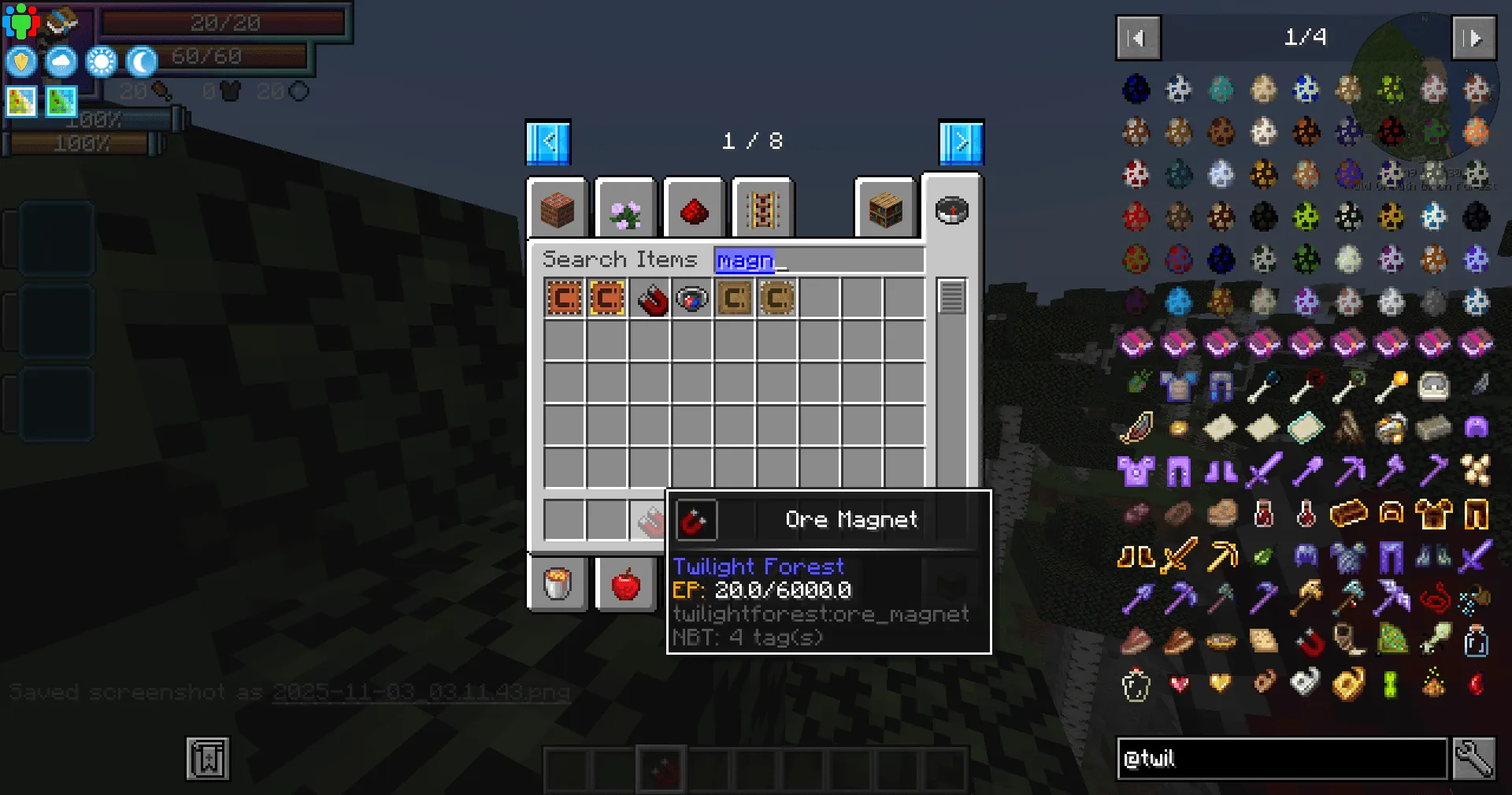This screenshot has width=1512, height=795.
Task: Switch to the brick block tab
Action: (x=558, y=209)
